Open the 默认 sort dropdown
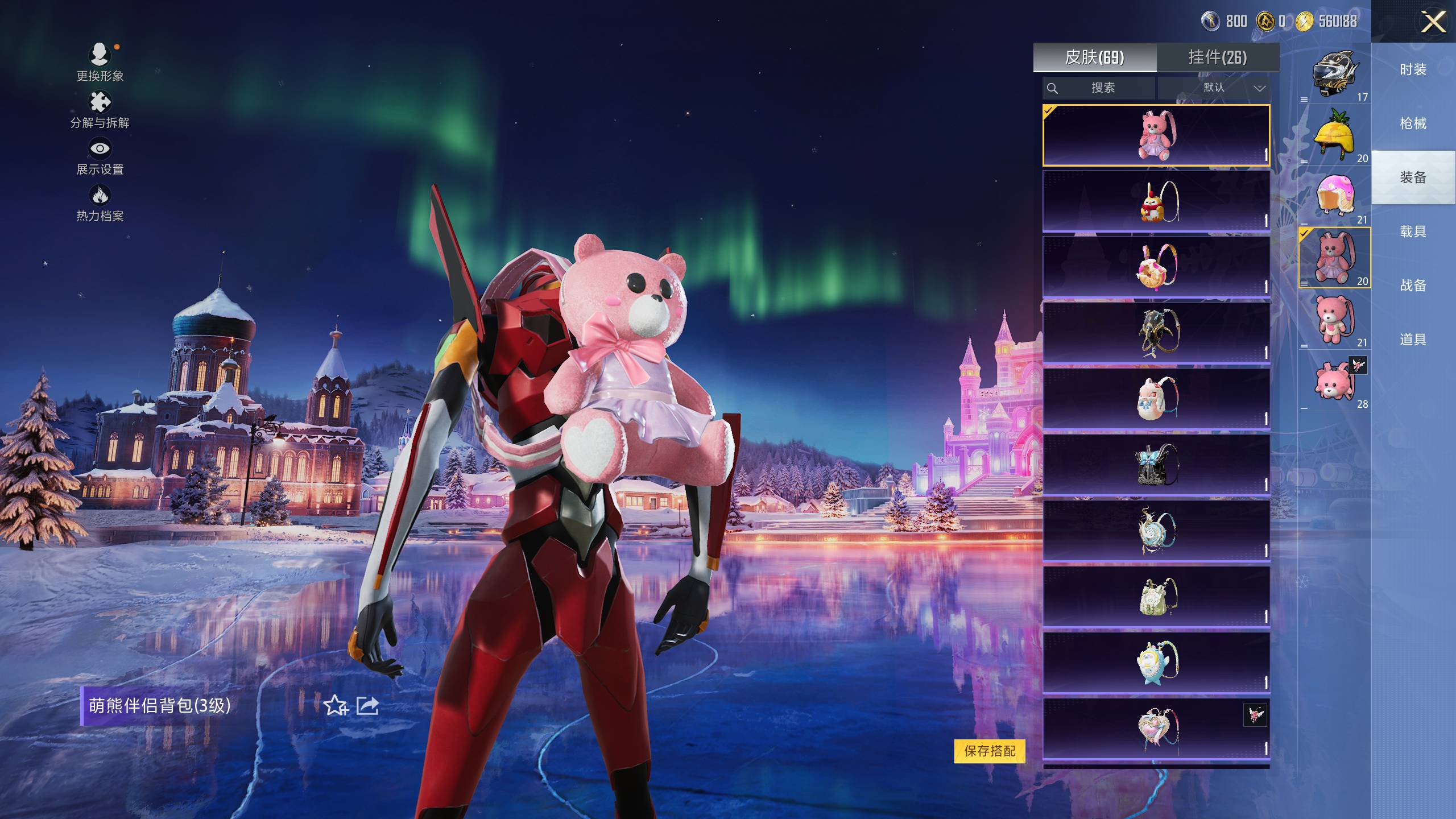The image size is (1456, 819). coord(1214,88)
